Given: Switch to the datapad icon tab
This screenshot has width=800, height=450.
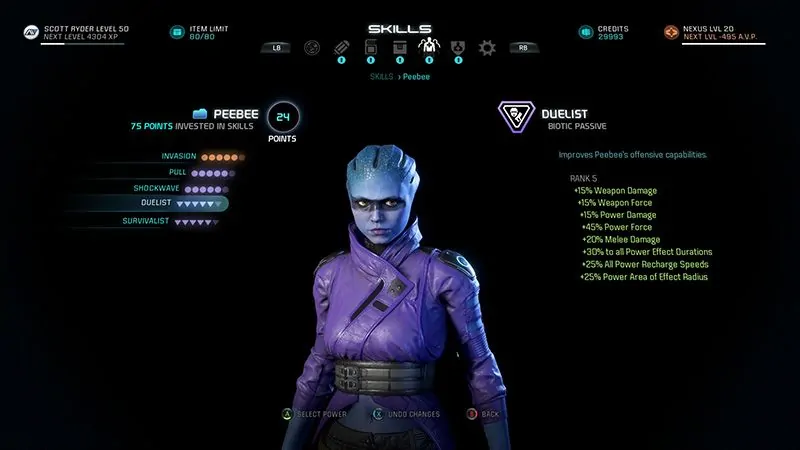Looking at the screenshot, I should (370, 47).
